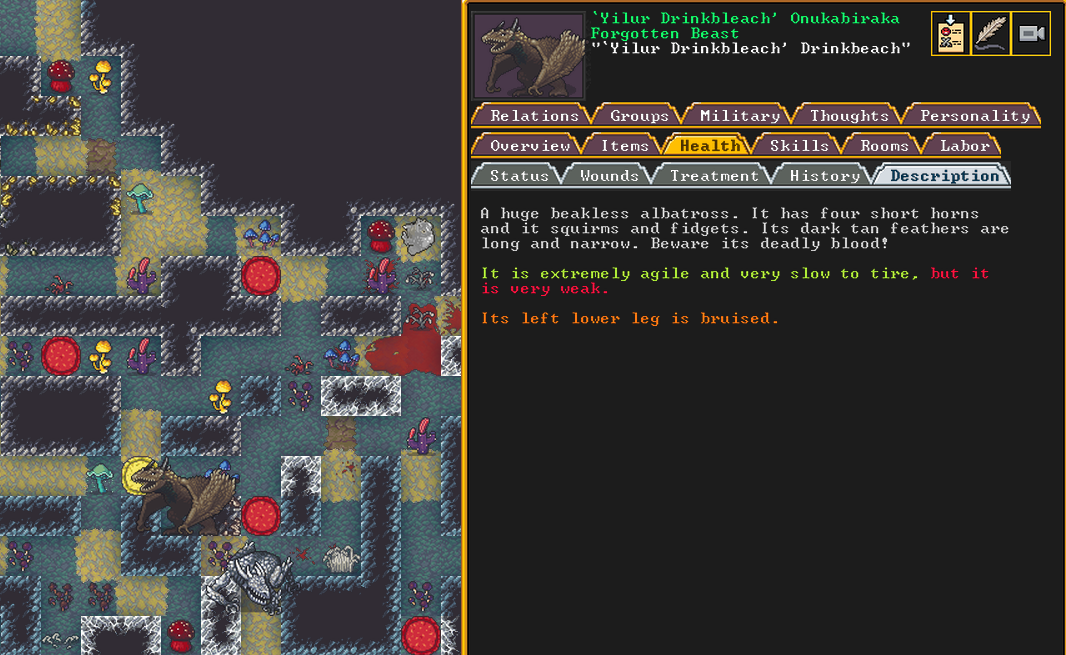1066x655 pixels.
Task: Select the Description subtab
Action: point(944,176)
